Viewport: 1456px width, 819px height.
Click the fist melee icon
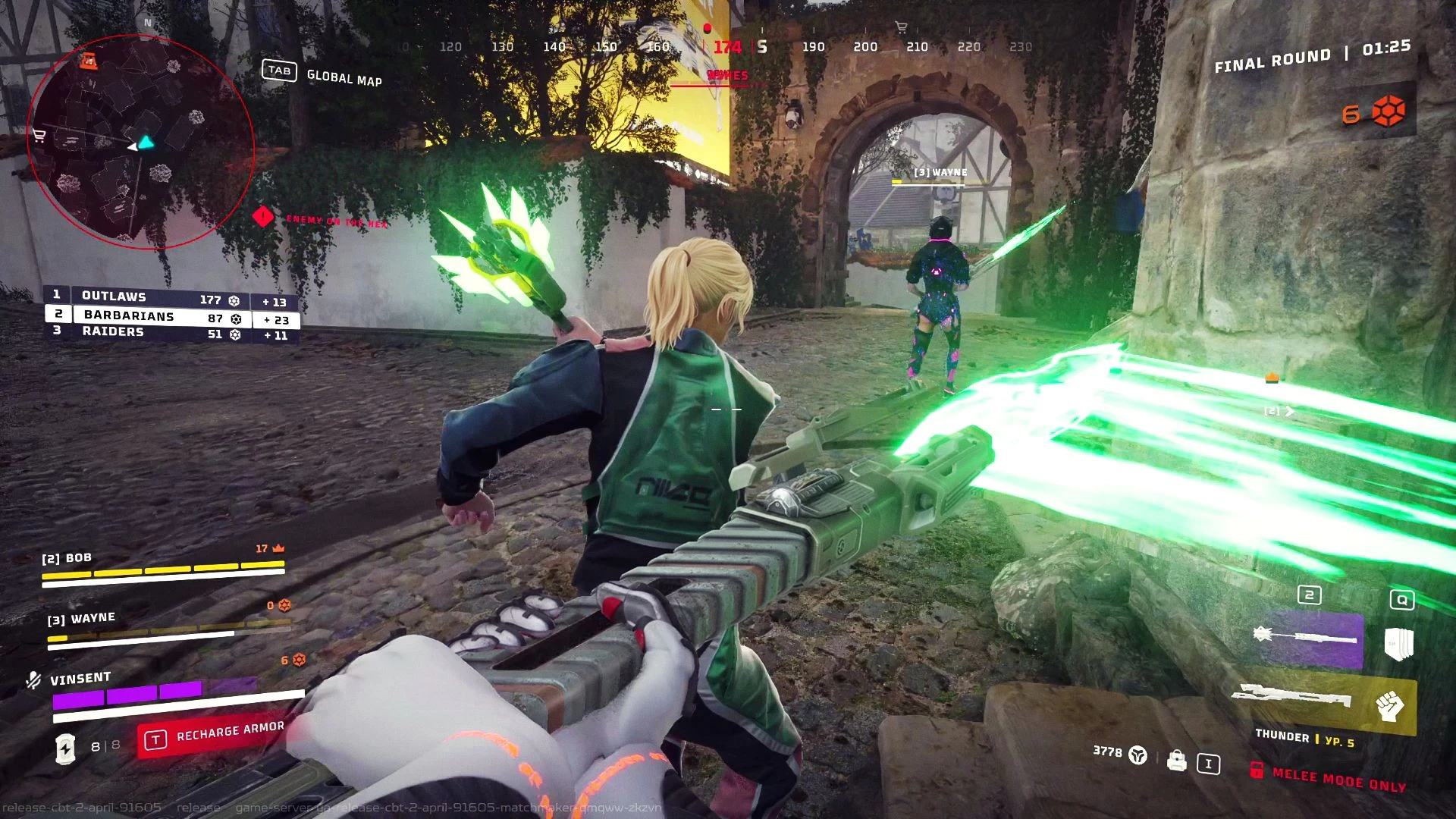coord(1390,706)
